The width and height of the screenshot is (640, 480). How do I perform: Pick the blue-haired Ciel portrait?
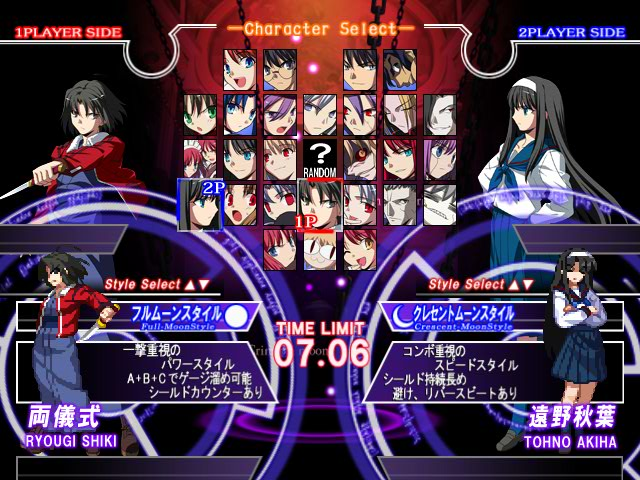point(239,113)
